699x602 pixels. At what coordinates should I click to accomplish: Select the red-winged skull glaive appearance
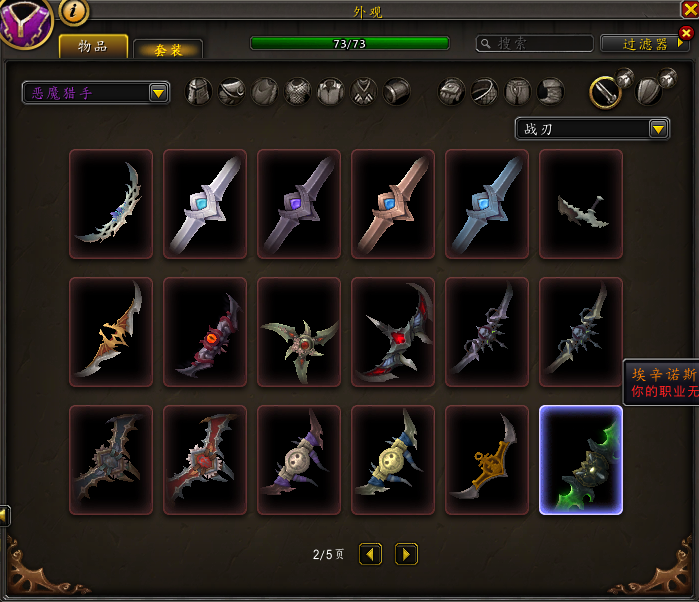pyautogui.click(x=205, y=460)
